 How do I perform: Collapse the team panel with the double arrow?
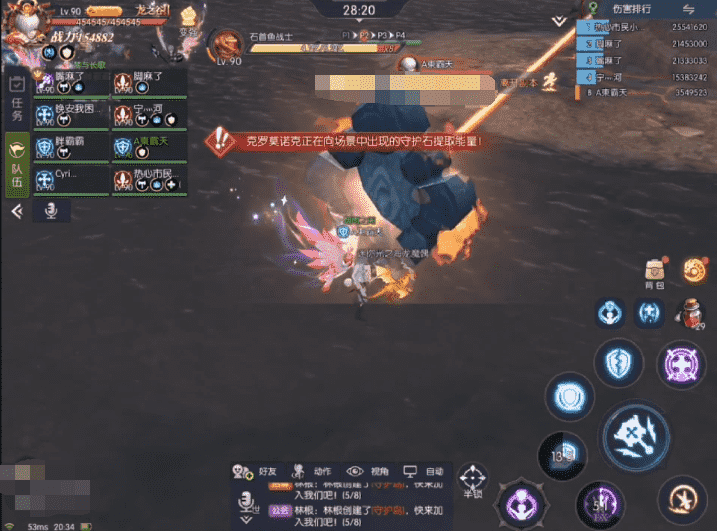pyautogui.click(x=16, y=212)
